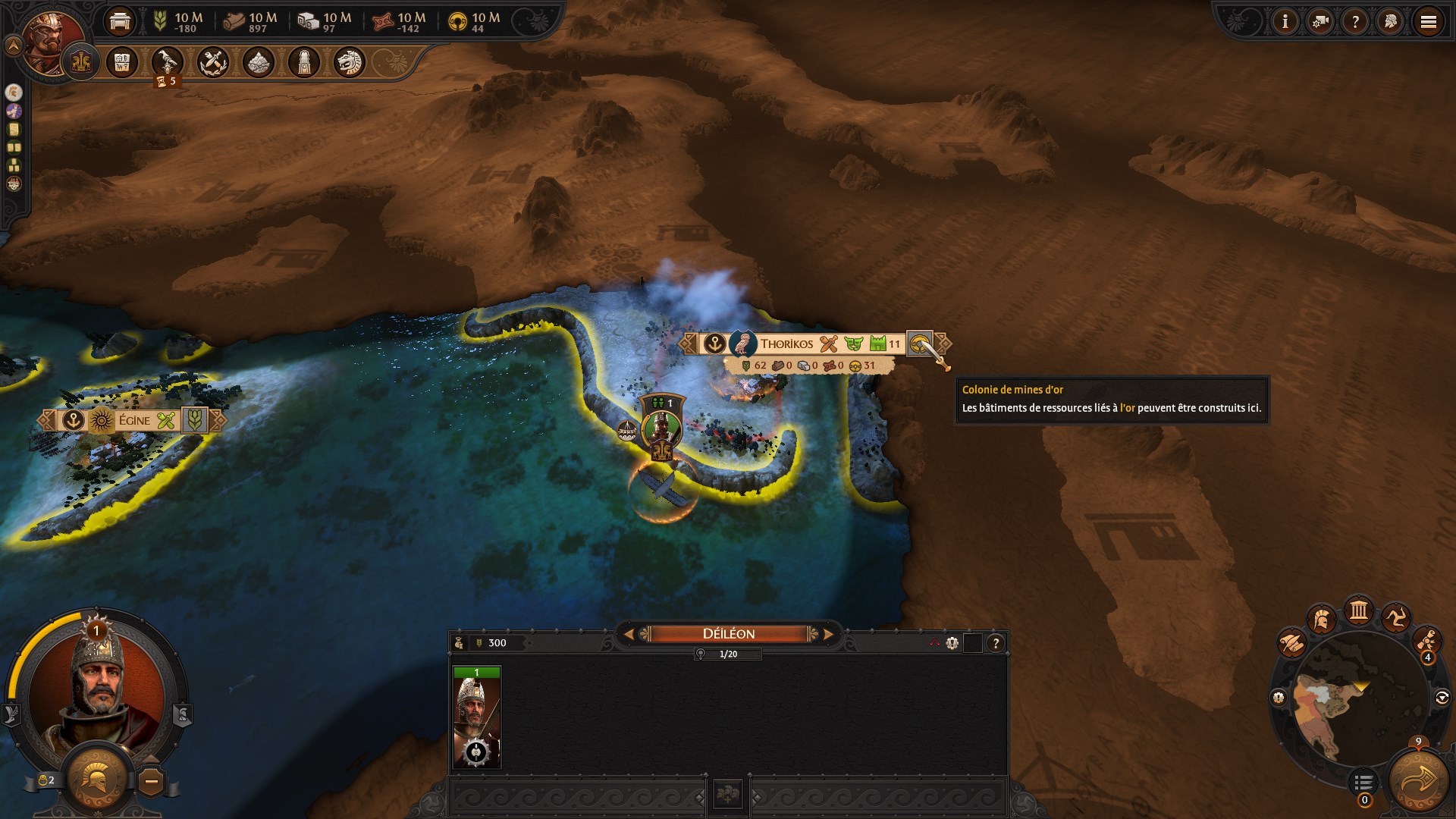Click the divine mountain icon in top toolbar
This screenshot has width=1456, height=819.
(x=257, y=63)
